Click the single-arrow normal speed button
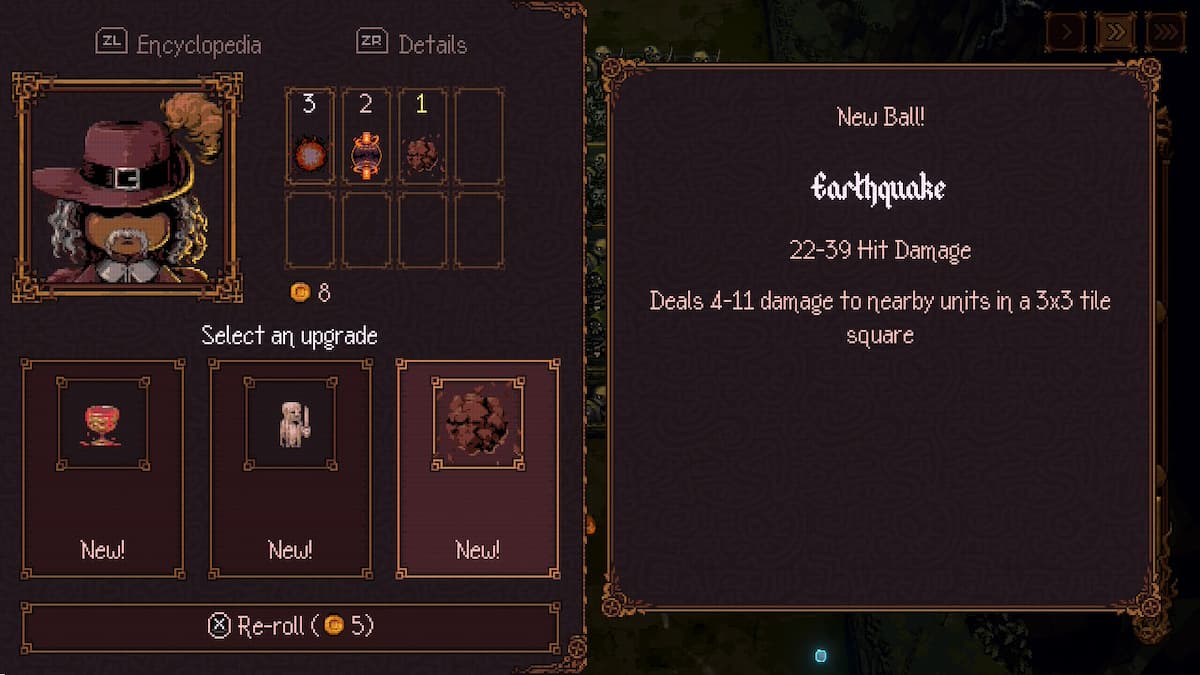The width and height of the screenshot is (1200, 675). click(x=1066, y=32)
